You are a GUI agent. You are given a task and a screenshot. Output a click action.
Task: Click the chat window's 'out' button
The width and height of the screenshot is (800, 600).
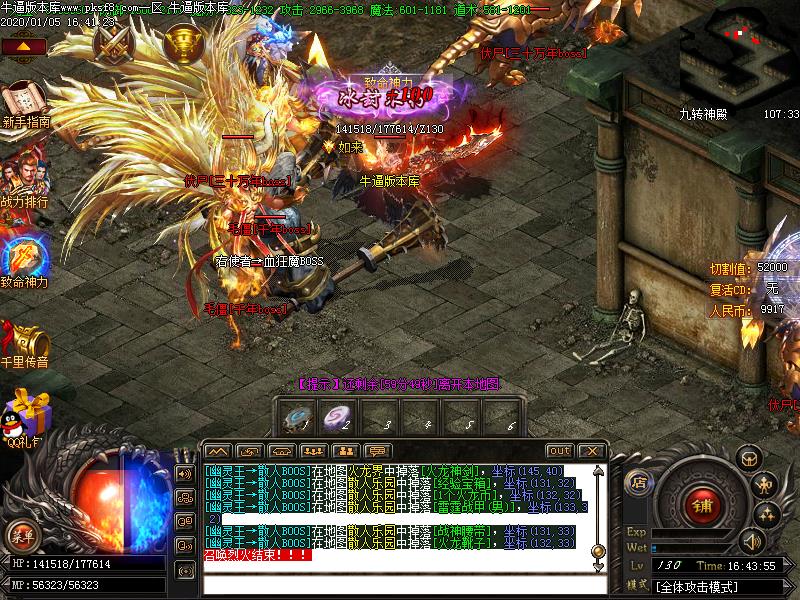pos(559,451)
